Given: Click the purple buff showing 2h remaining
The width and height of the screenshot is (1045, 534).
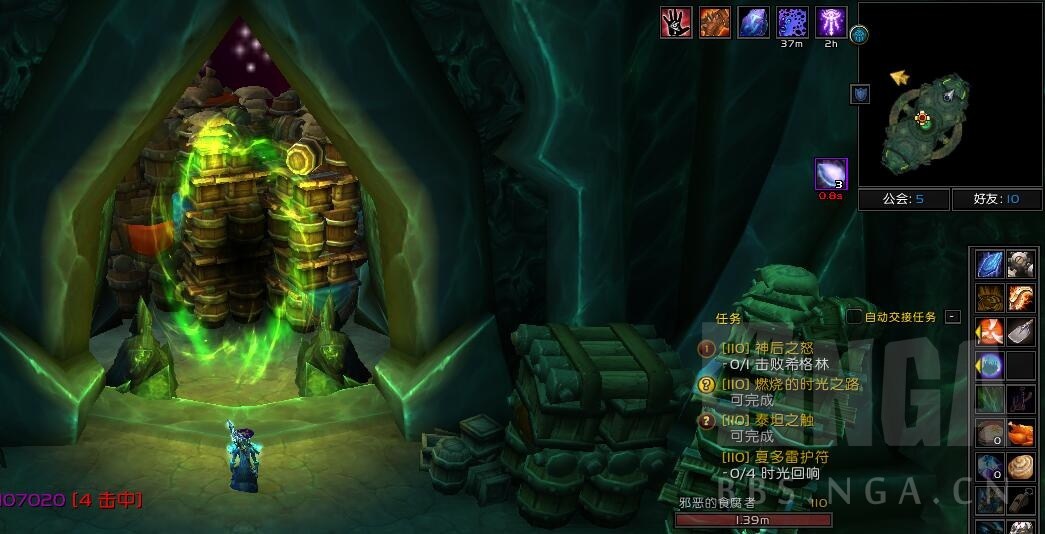Looking at the screenshot, I should 832,22.
